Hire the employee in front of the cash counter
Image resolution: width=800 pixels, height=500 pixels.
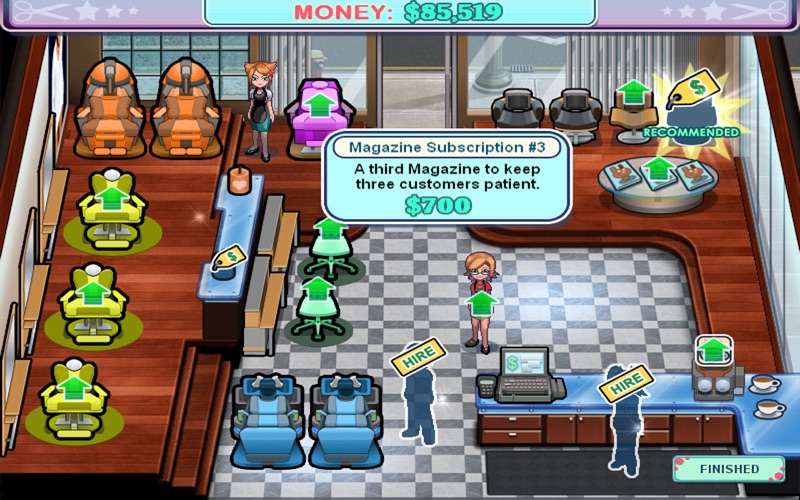tap(625, 382)
